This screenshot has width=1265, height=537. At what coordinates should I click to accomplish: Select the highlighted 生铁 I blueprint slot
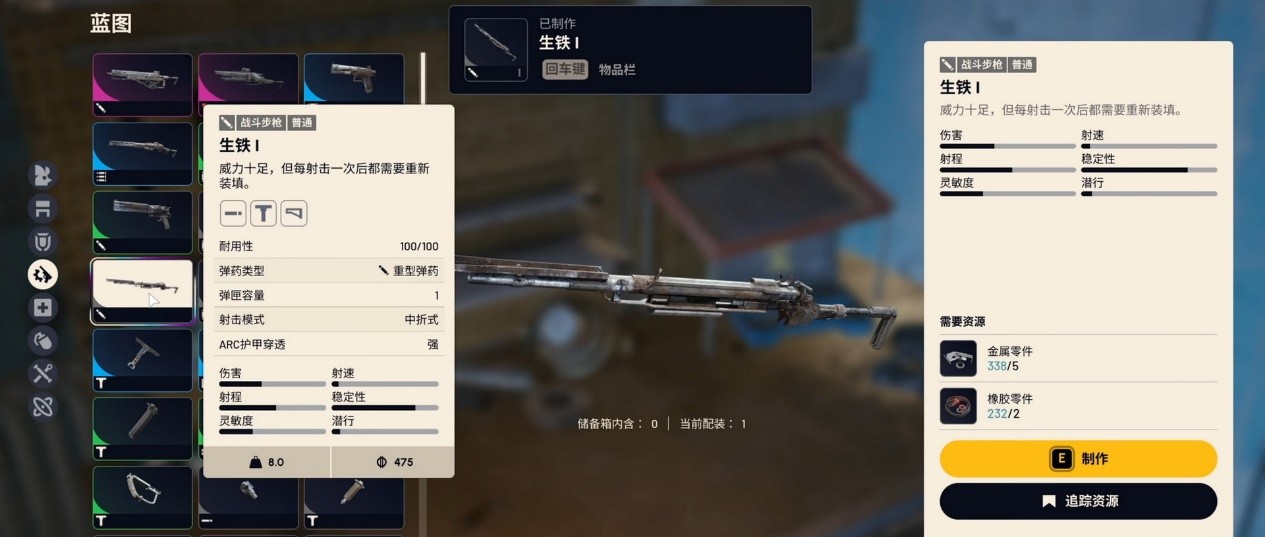[x=142, y=291]
